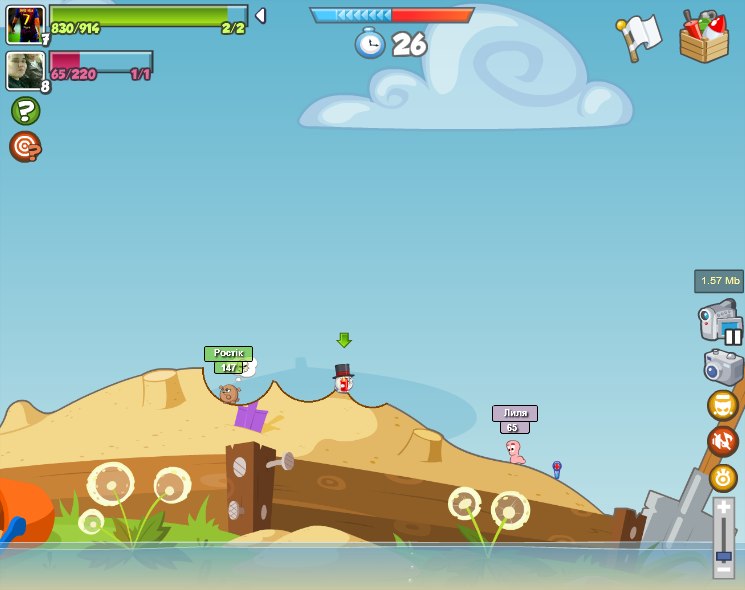The width and height of the screenshot is (745, 590).
Task: Toggle the red crossed-arrows button
Action: tap(723, 441)
